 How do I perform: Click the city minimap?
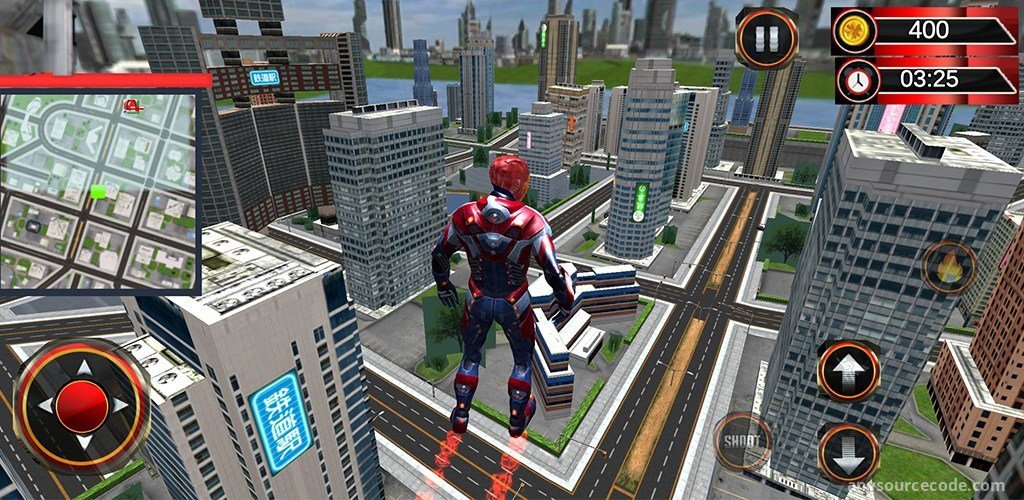99,191
